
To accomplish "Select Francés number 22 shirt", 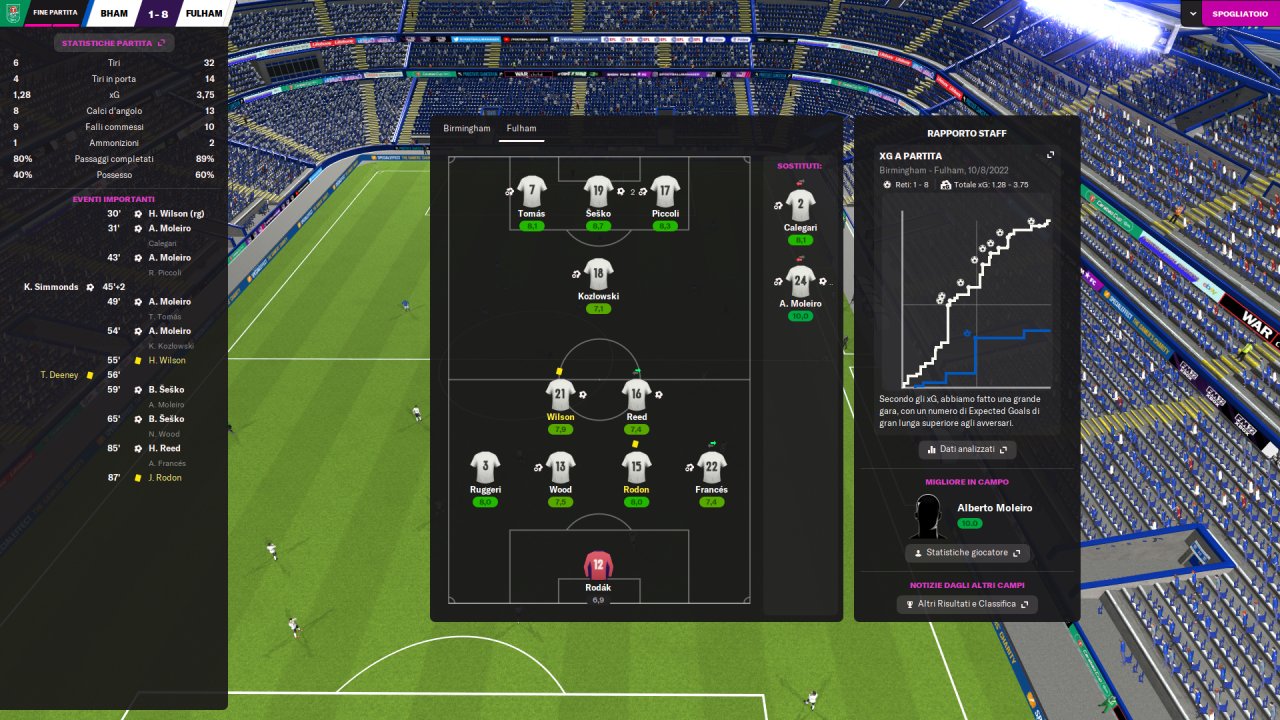I will (711, 467).
